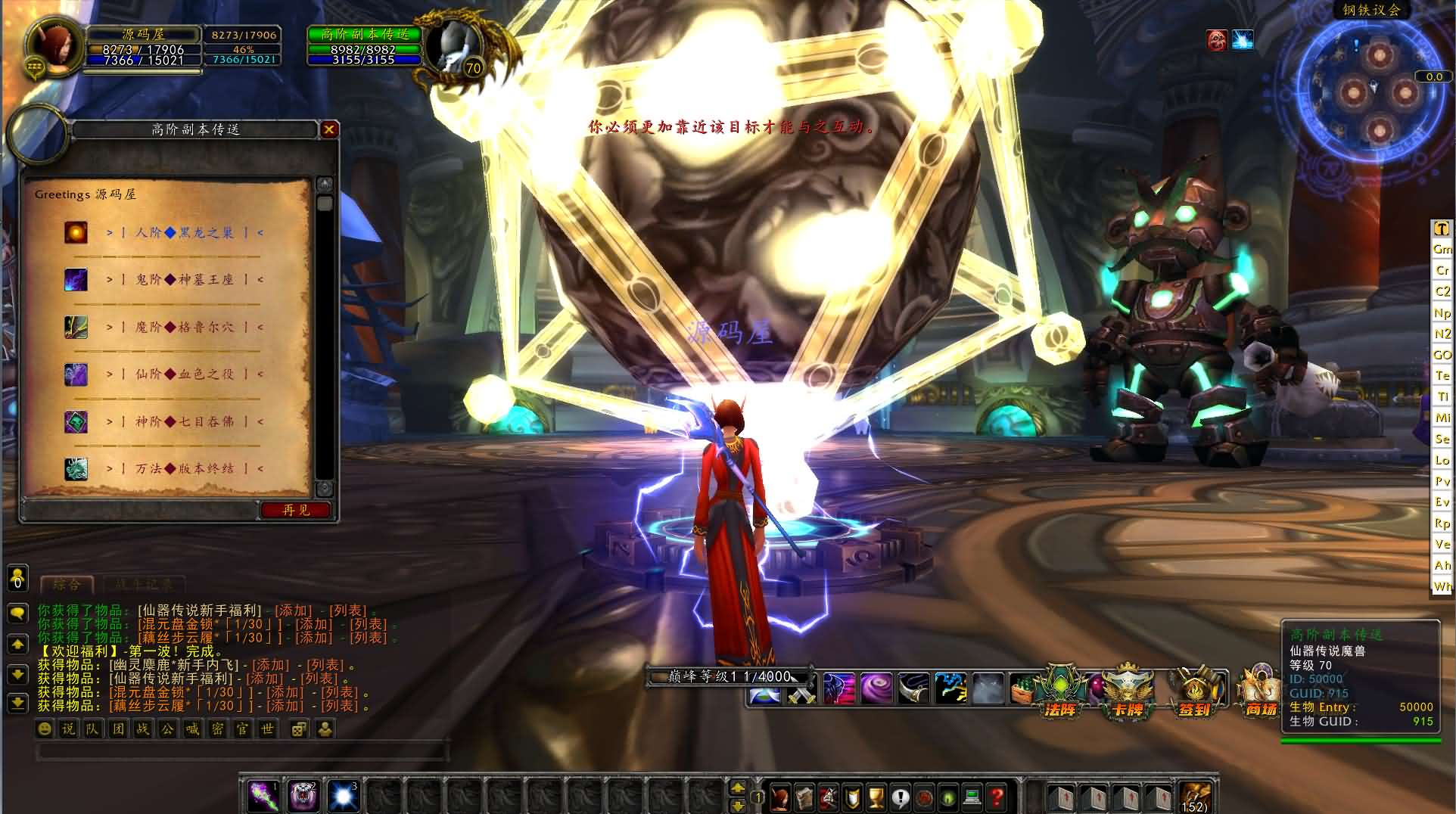Switch to the 综合 chat tab
The width and height of the screenshot is (1456, 814).
(67, 584)
